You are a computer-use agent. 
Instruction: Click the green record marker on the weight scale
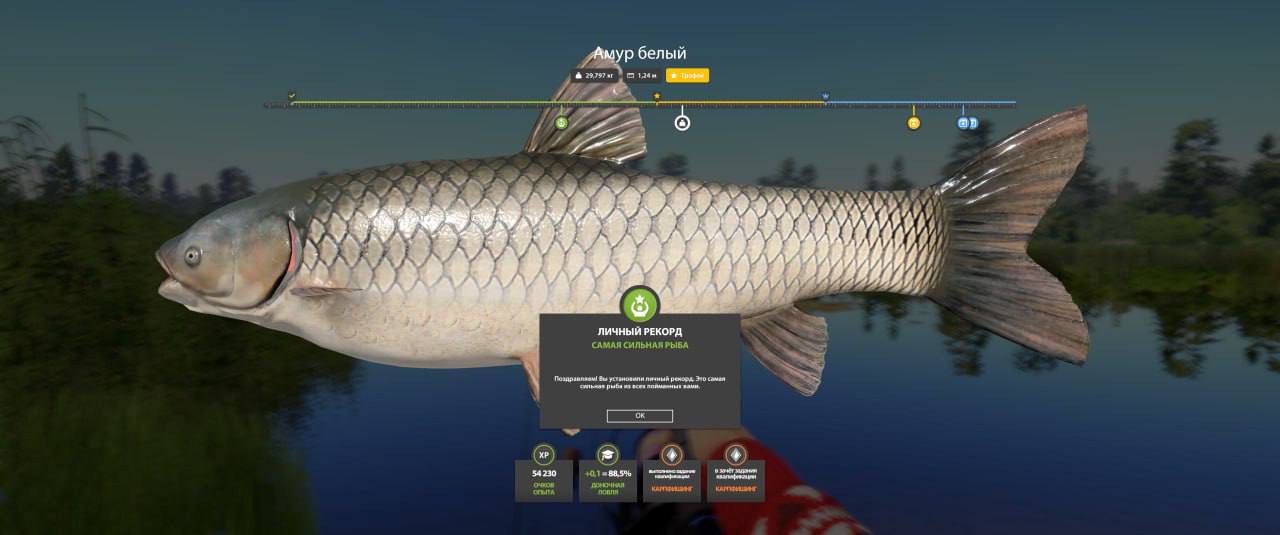click(x=561, y=123)
